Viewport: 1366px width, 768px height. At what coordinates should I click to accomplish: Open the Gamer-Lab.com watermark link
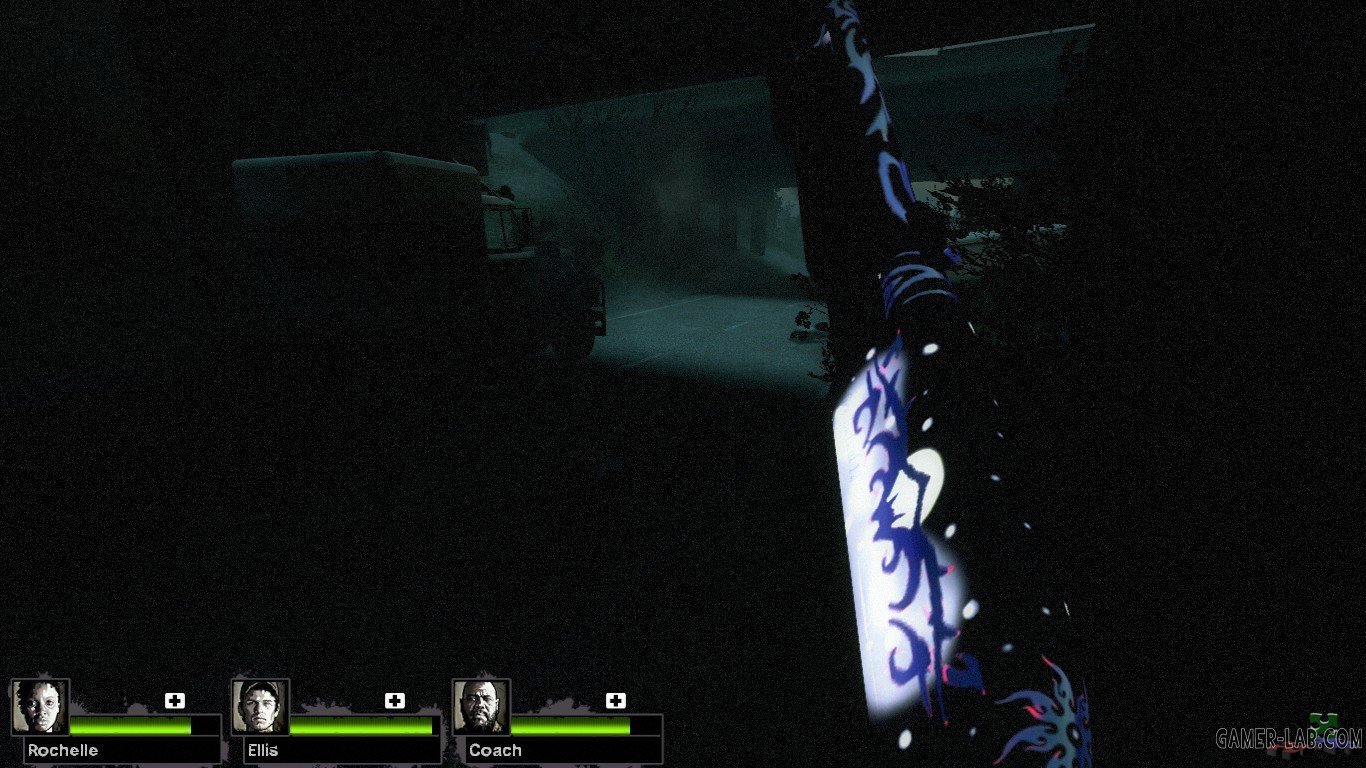coord(1288,738)
